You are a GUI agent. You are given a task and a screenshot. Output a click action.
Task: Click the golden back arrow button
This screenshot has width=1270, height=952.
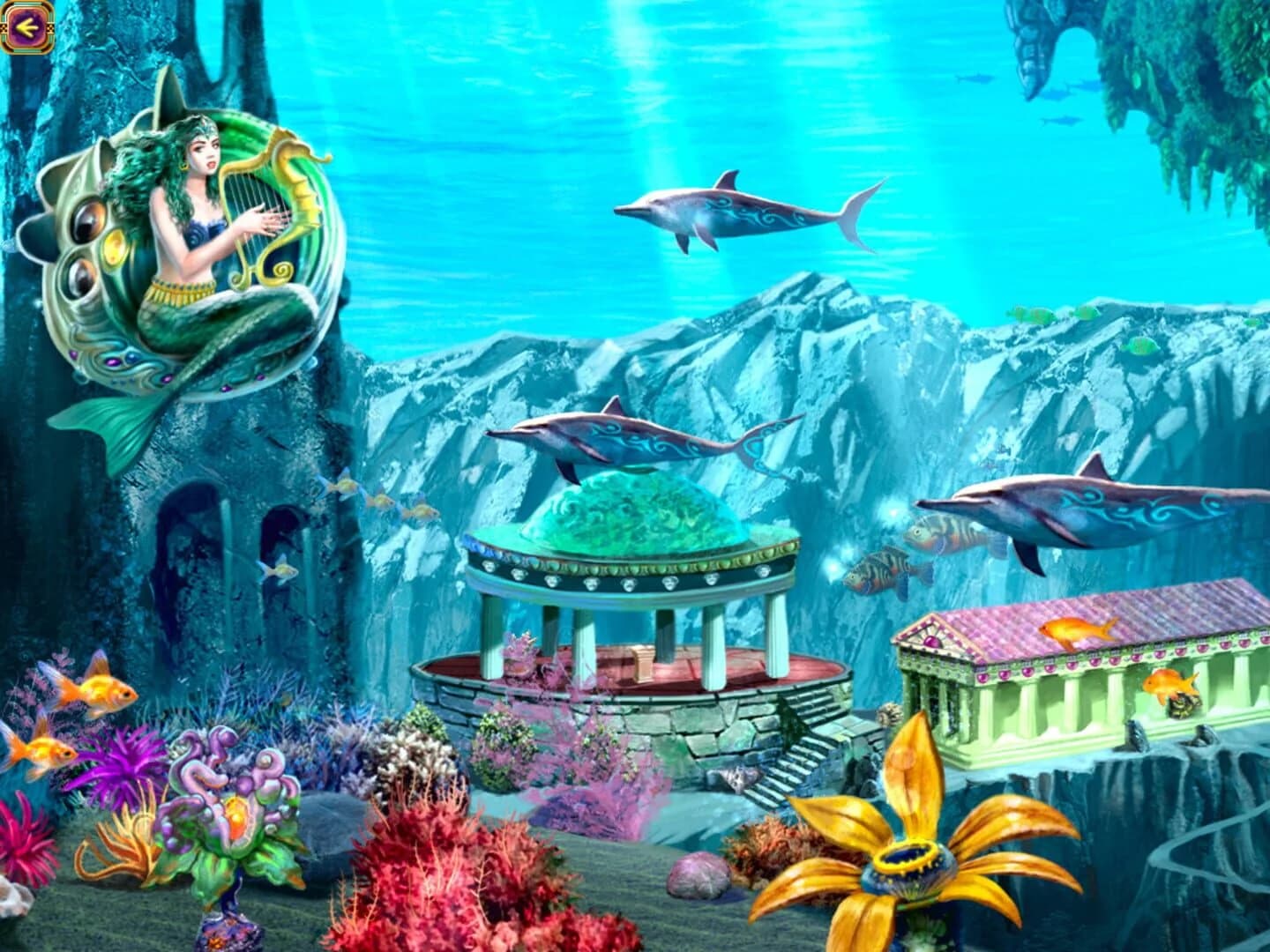pyautogui.click(x=26, y=26)
